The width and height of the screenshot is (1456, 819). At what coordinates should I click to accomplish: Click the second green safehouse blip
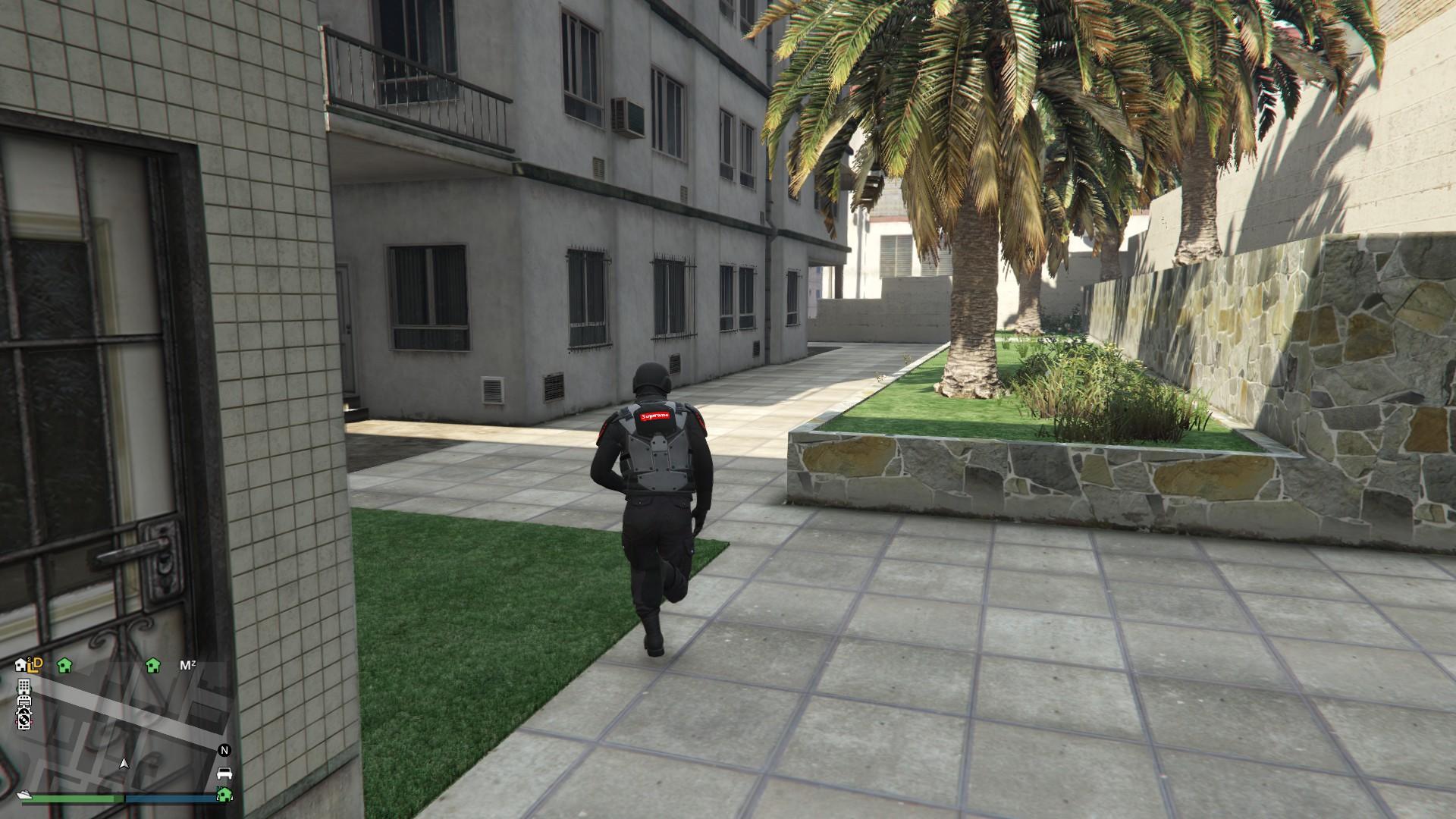coord(152,667)
